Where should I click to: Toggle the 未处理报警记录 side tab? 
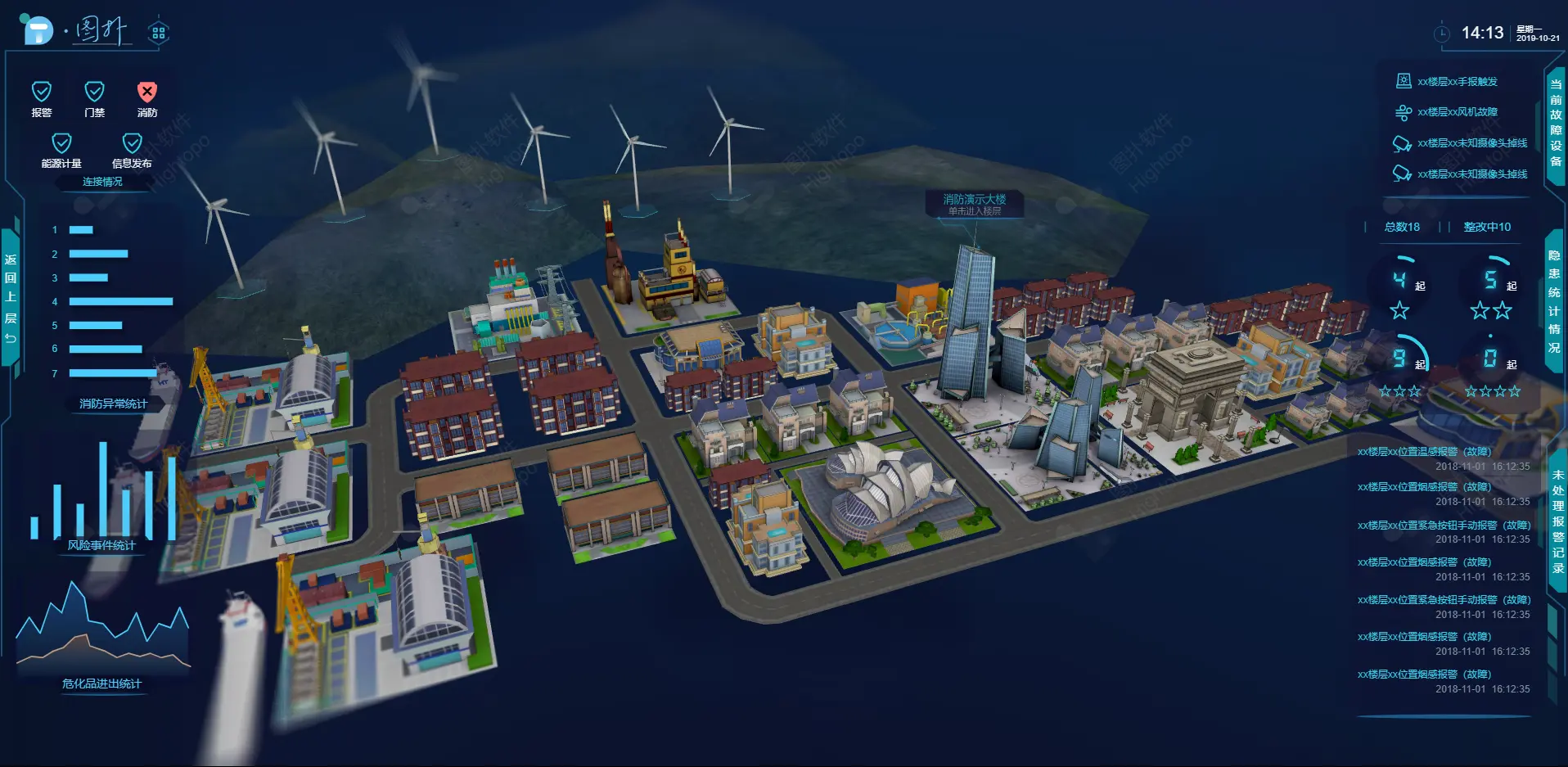pos(1557,521)
